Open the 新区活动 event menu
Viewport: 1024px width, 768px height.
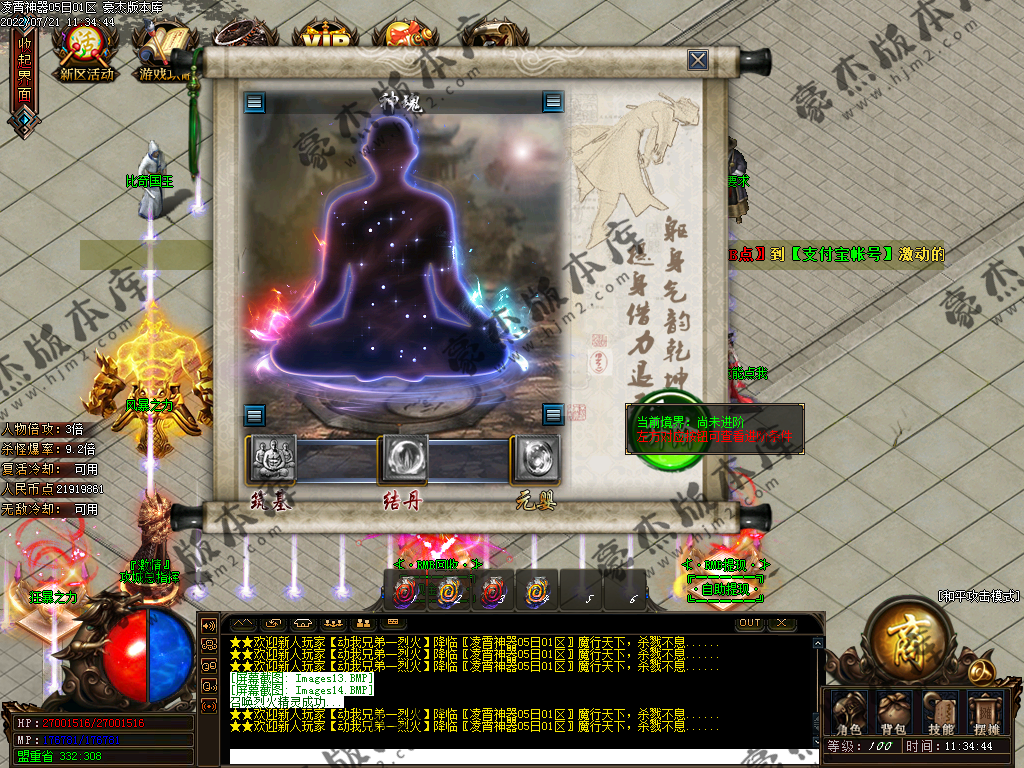(87, 48)
